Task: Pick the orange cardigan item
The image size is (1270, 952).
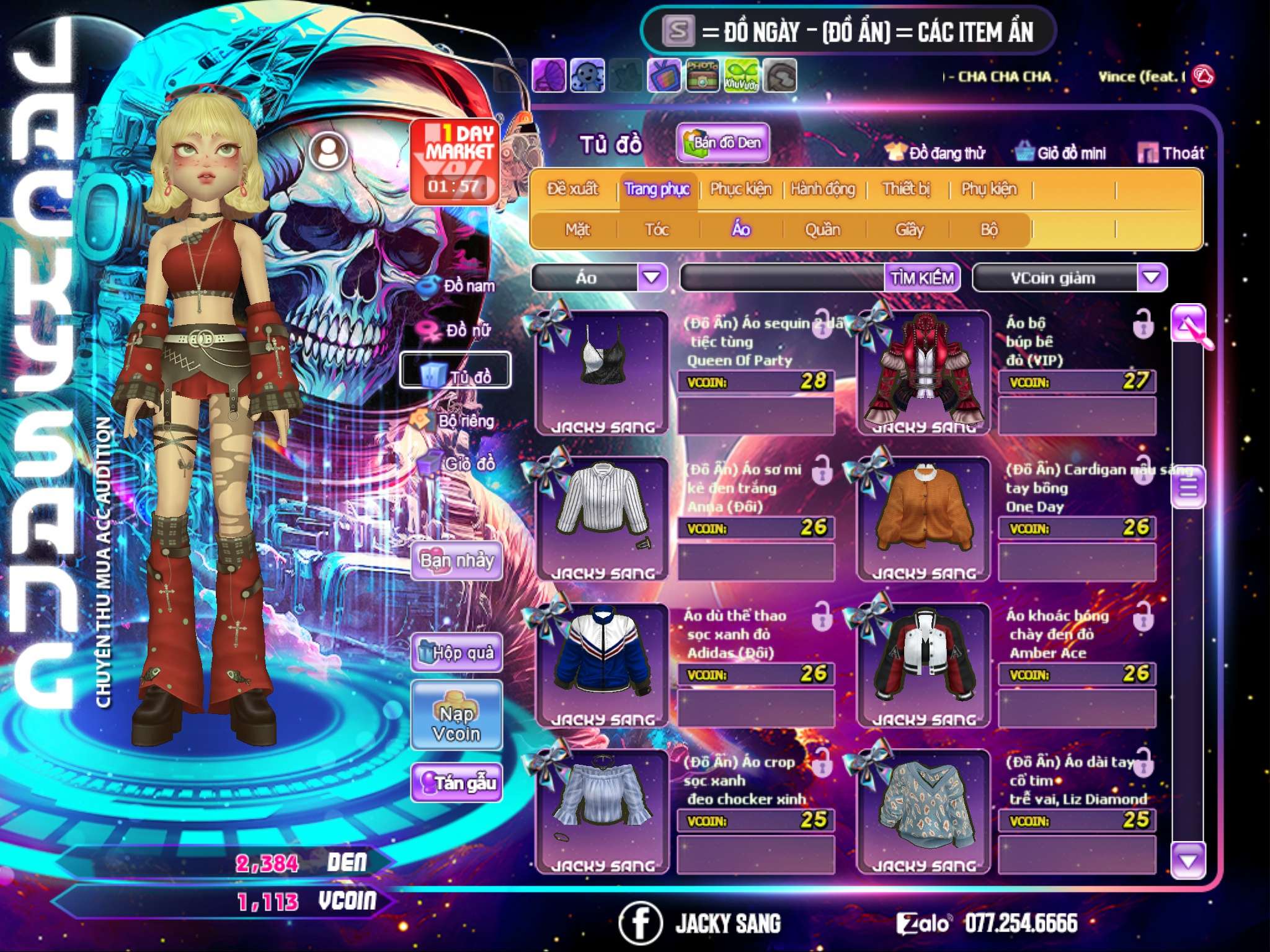Action: tap(923, 518)
